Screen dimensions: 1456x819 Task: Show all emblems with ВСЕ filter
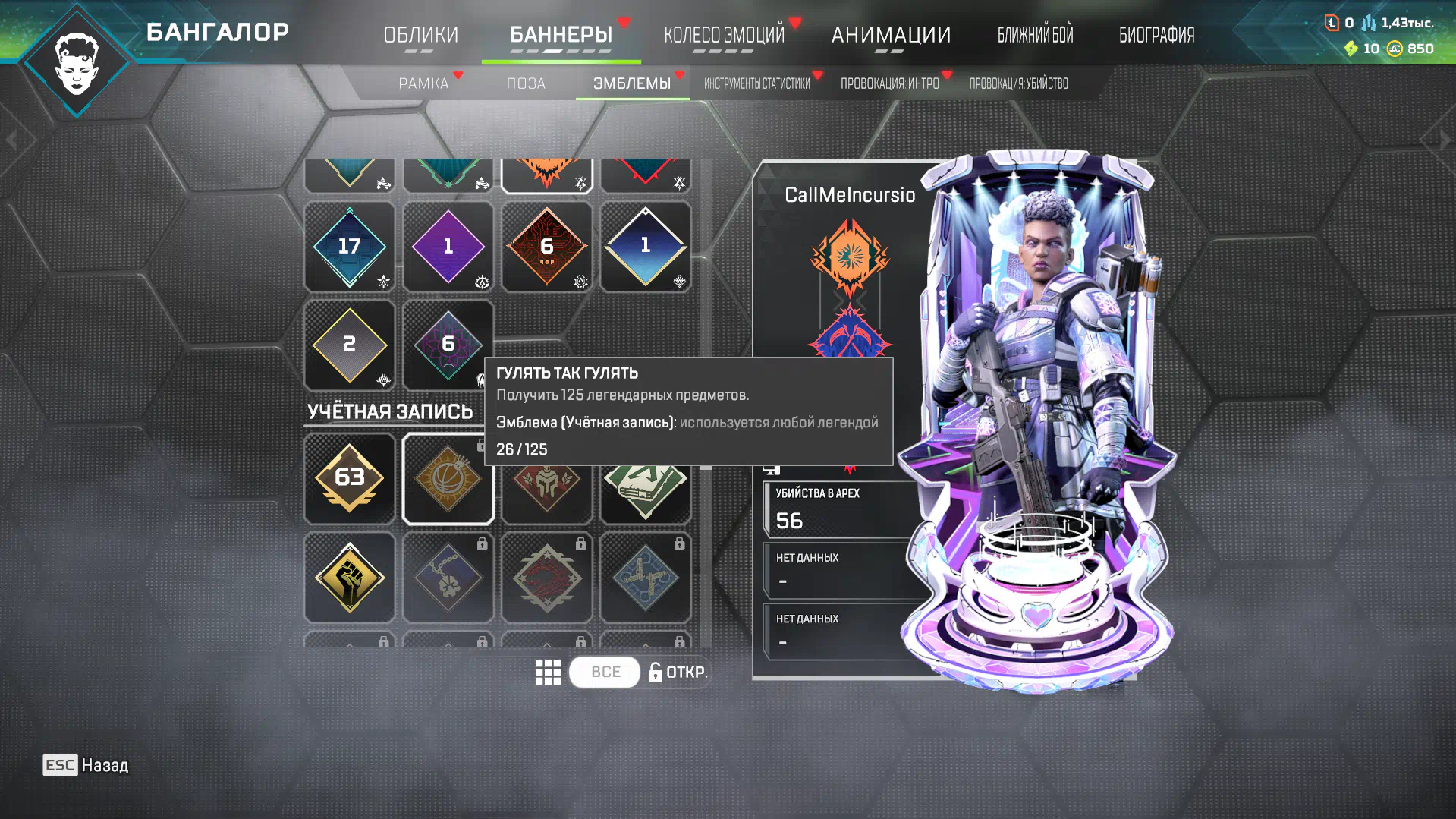[x=605, y=672]
